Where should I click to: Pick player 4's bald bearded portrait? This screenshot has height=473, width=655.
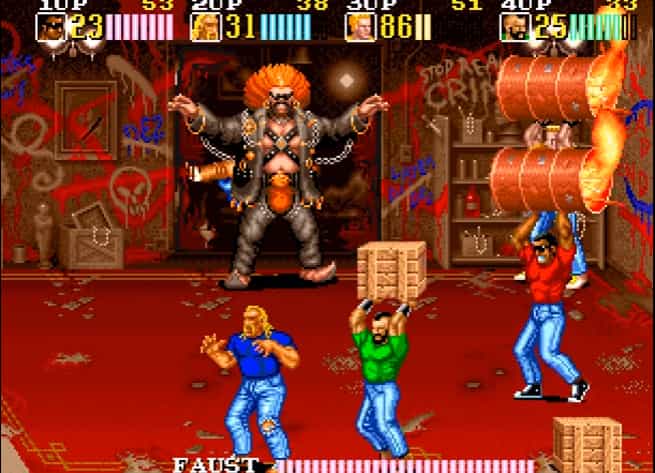pos(515,26)
